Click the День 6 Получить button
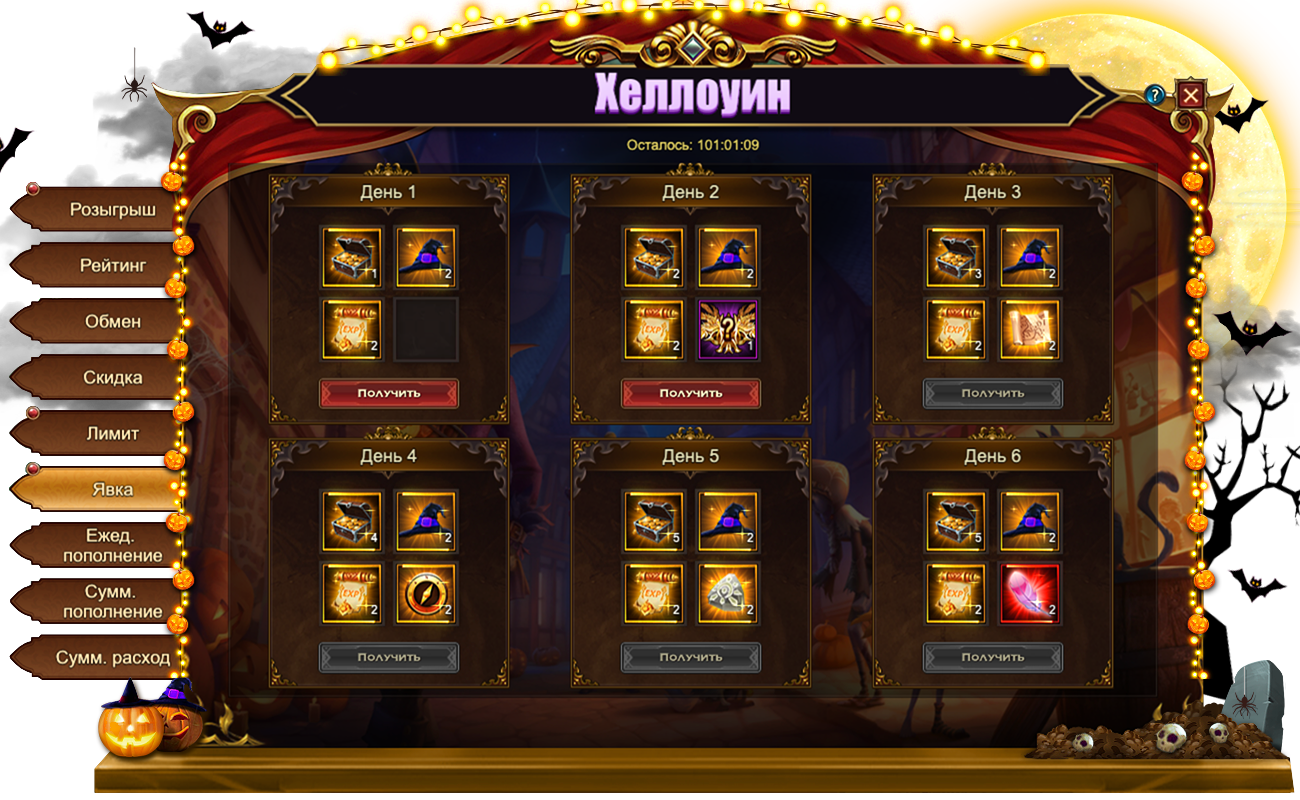This screenshot has width=1300, height=800. tap(993, 657)
